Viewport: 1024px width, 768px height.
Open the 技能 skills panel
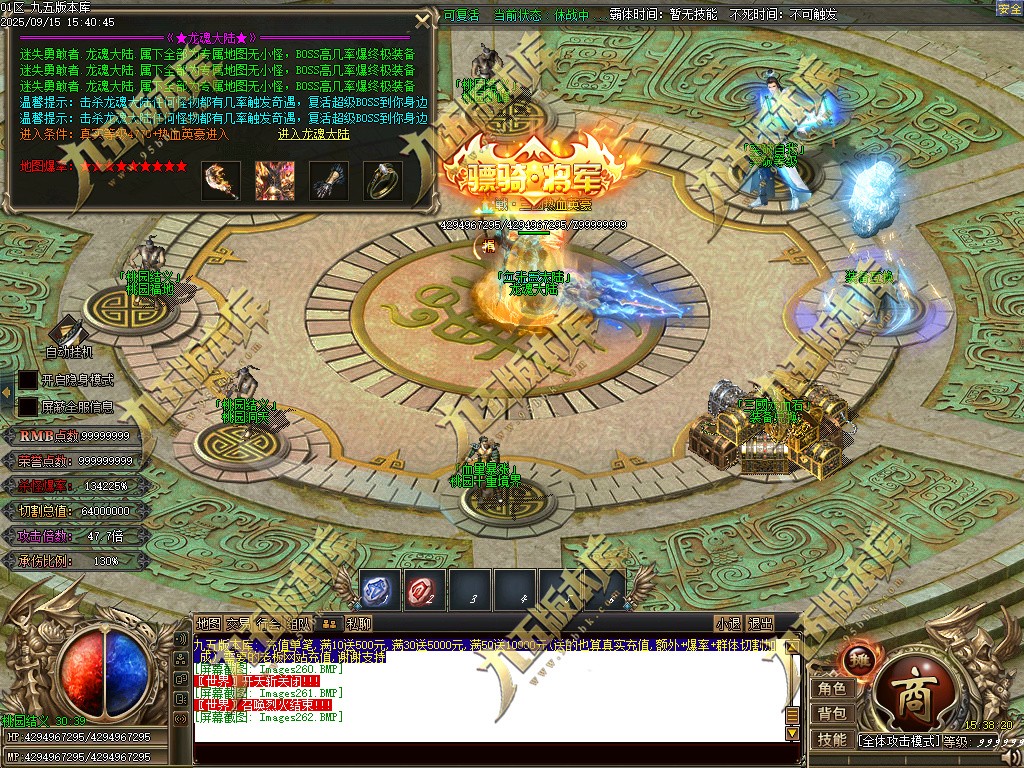pyautogui.click(x=831, y=739)
